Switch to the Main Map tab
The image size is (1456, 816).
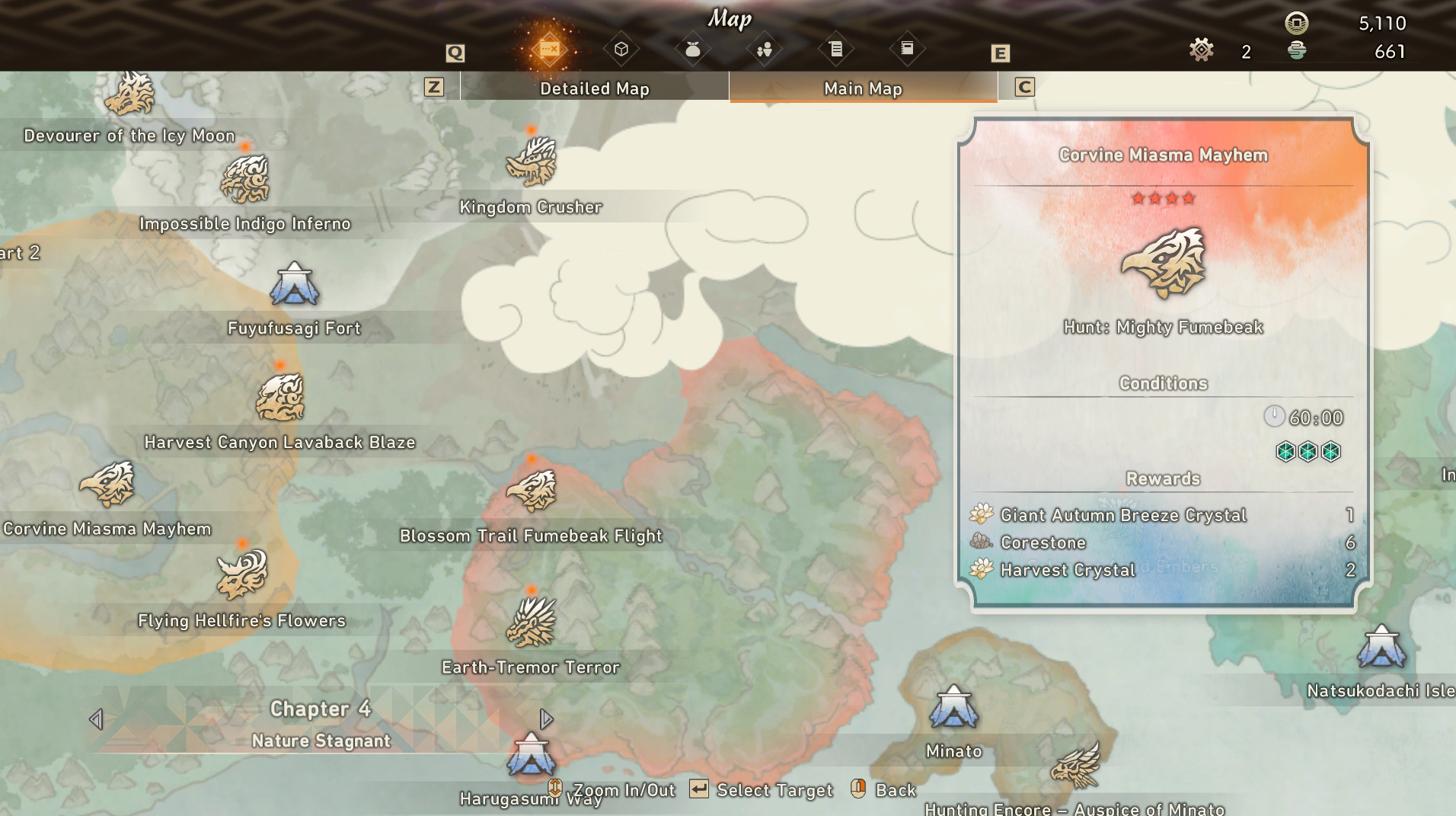pos(863,88)
